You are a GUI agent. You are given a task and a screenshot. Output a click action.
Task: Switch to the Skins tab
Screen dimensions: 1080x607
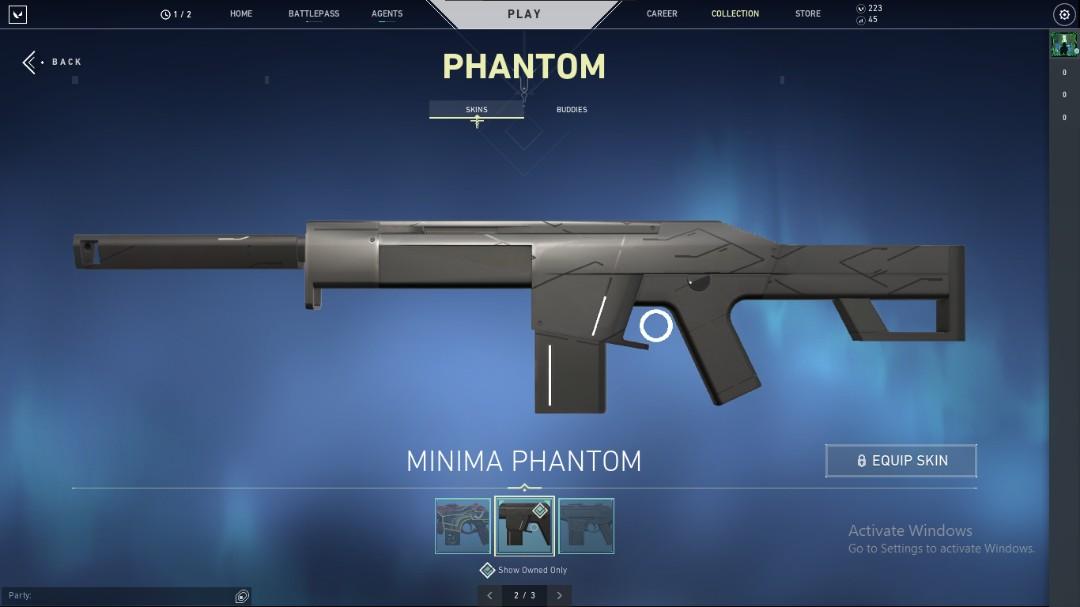pyautogui.click(x=476, y=109)
